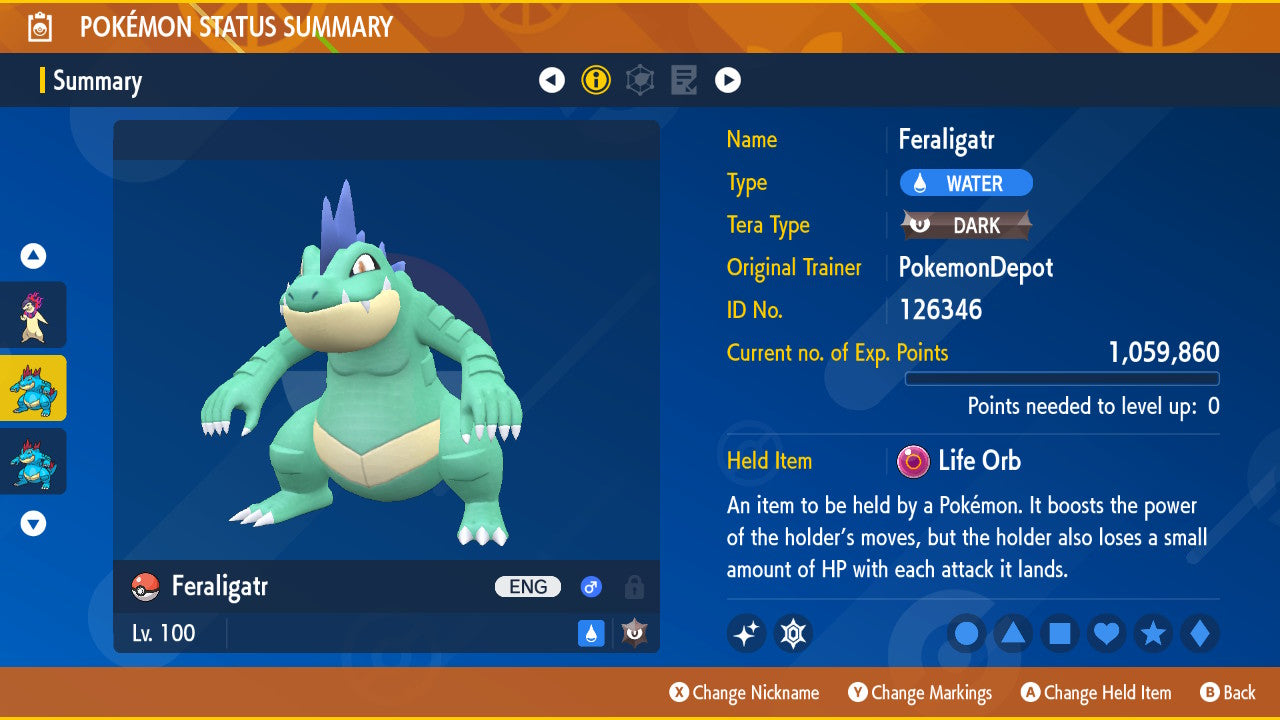Go to the previous summary page arrow
The height and width of the screenshot is (720, 1280).
point(552,80)
